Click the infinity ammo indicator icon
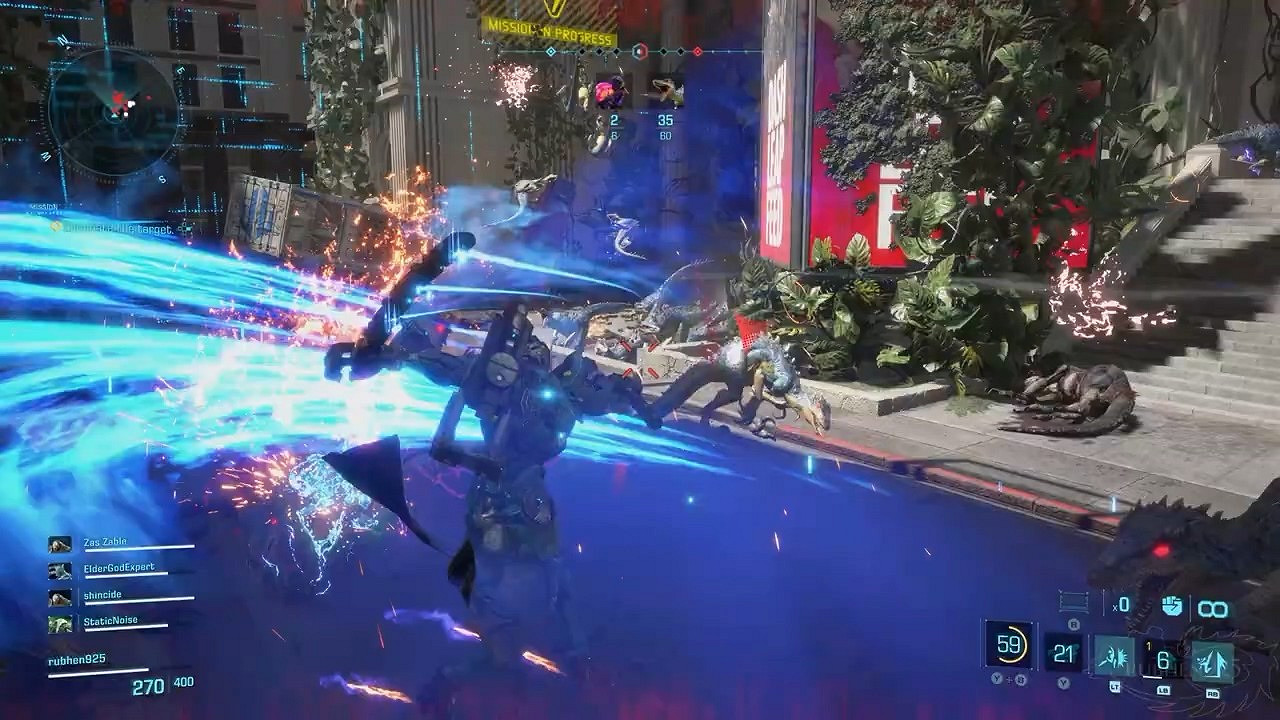This screenshot has height=720, width=1280. coord(1212,605)
